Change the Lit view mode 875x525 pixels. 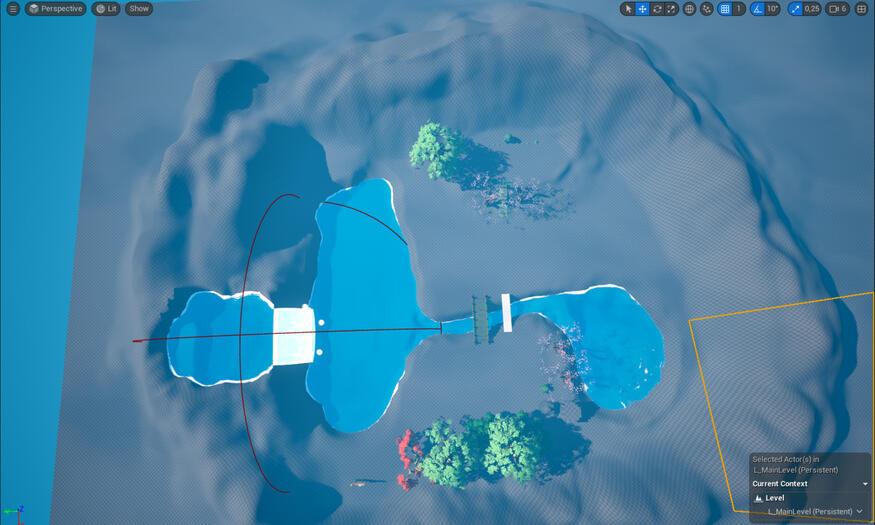(106, 9)
